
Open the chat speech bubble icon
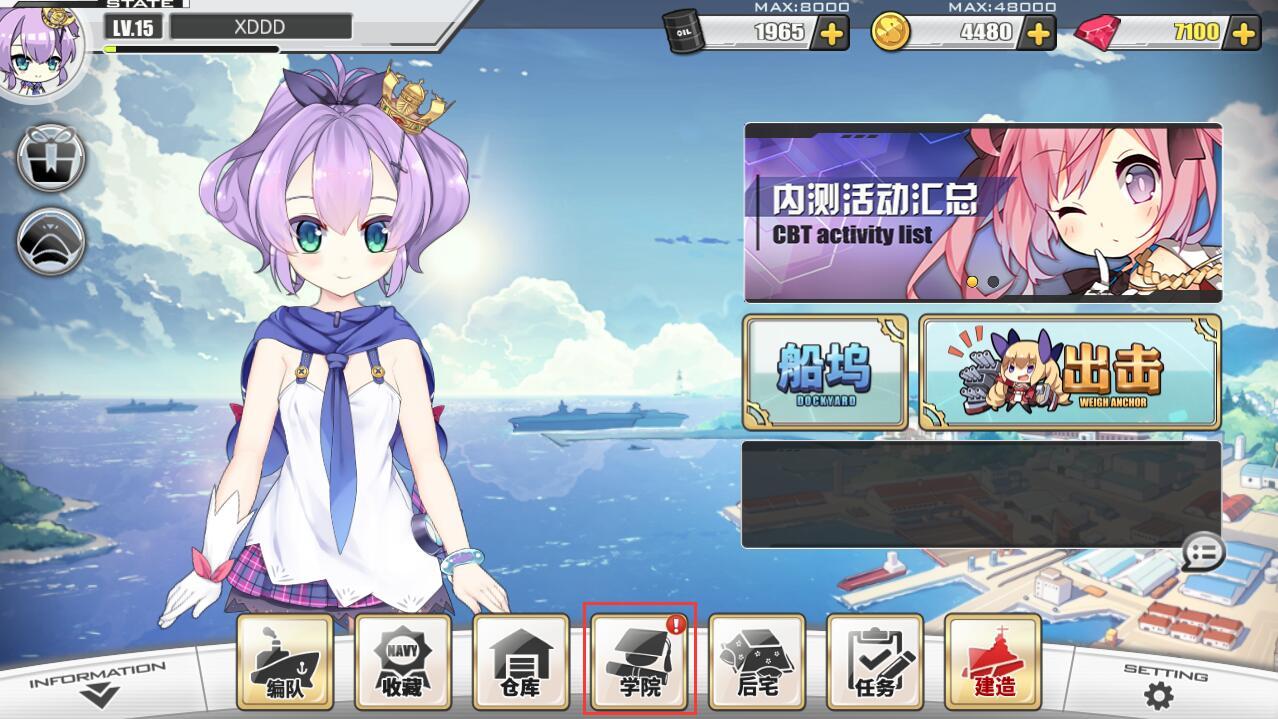1203,552
